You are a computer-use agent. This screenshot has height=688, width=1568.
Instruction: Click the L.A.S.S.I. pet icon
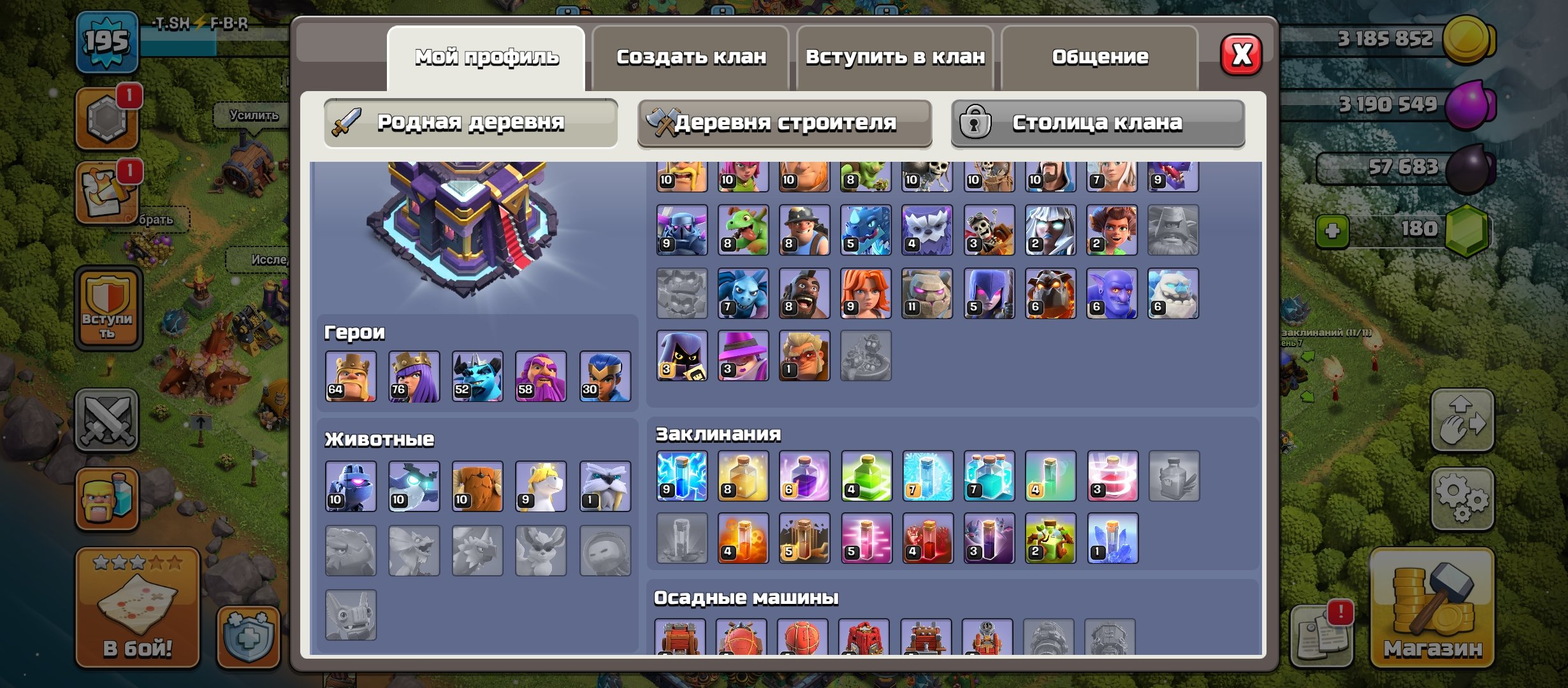[351, 486]
